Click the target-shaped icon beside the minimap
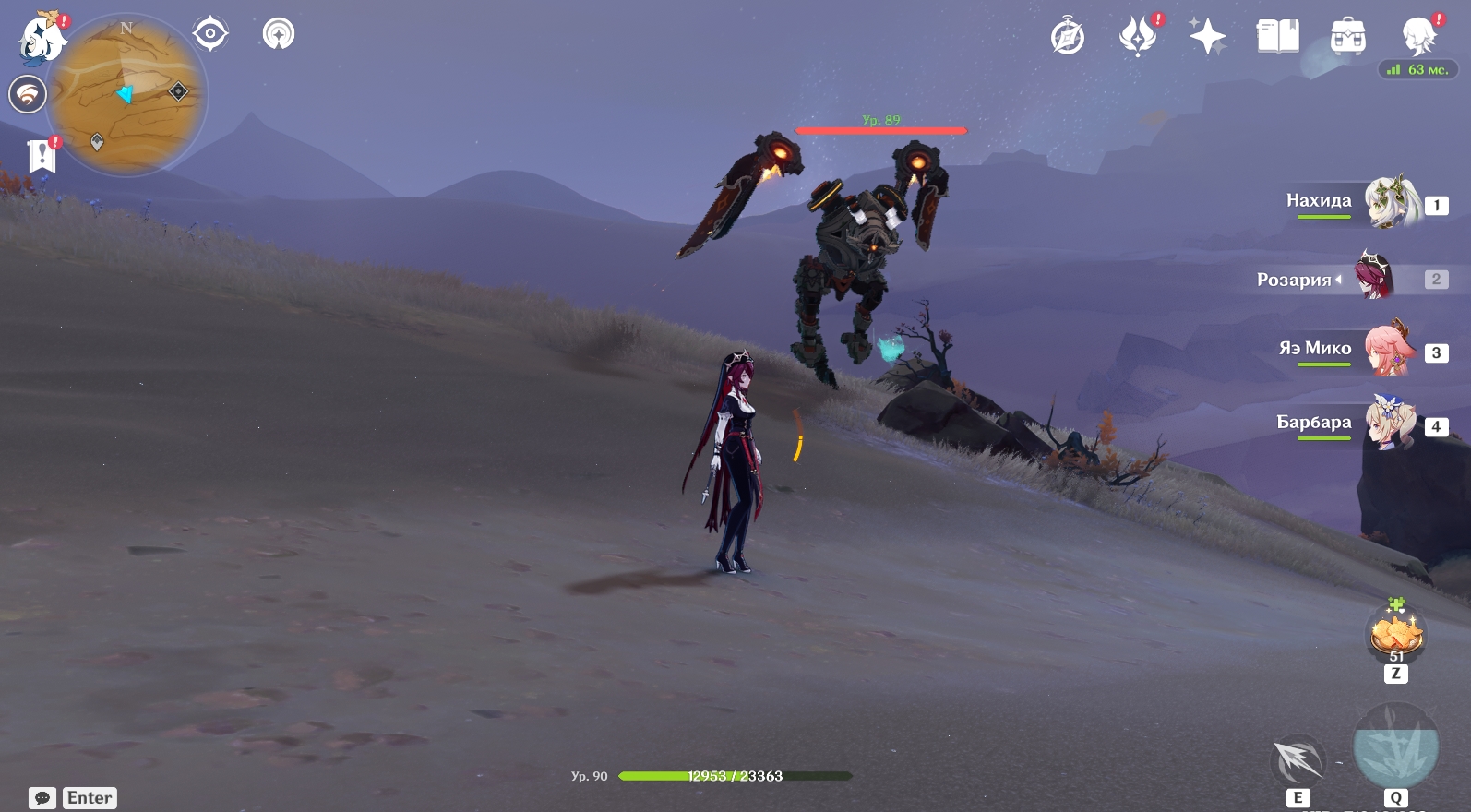 (x=210, y=34)
